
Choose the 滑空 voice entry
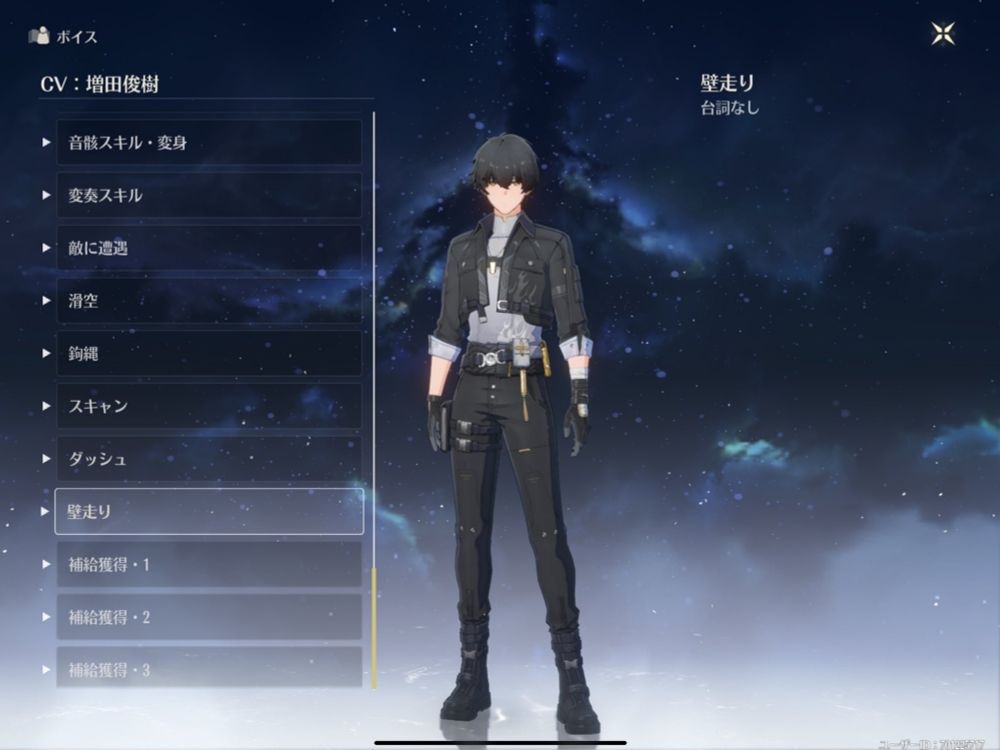[208, 301]
